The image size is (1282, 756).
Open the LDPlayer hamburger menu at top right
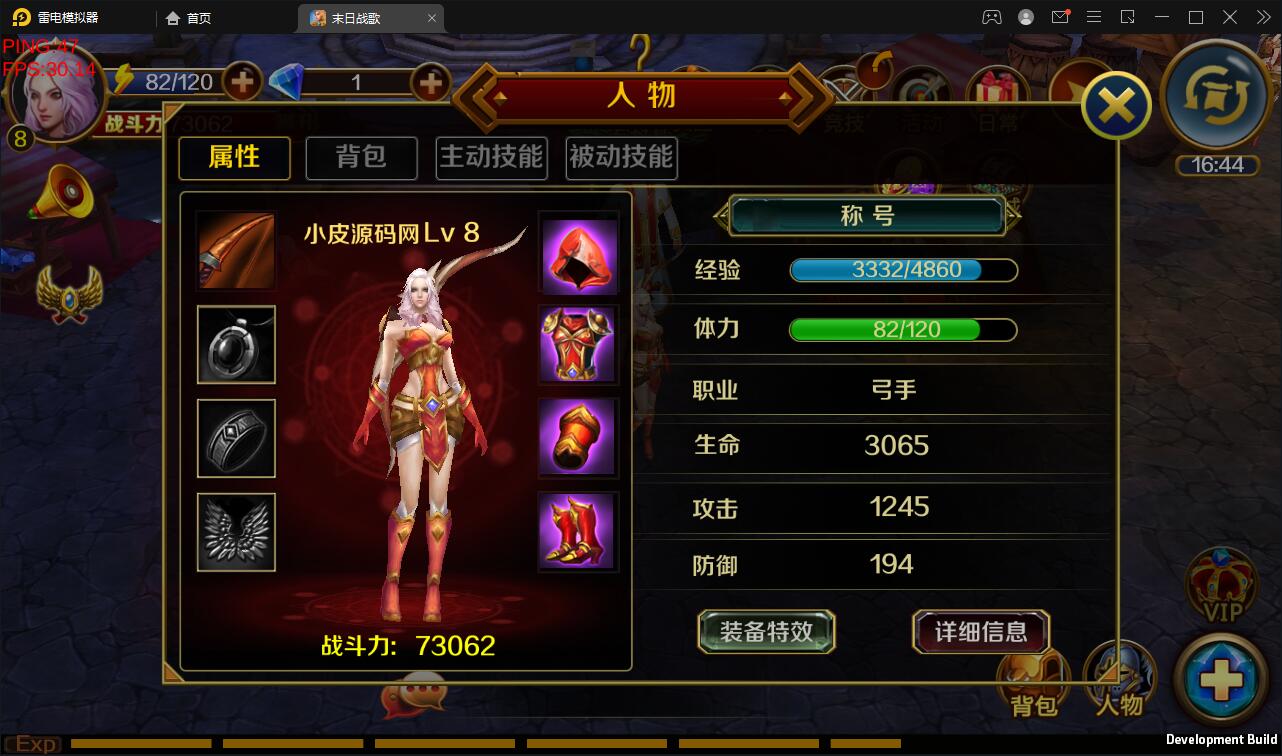[x=1094, y=17]
